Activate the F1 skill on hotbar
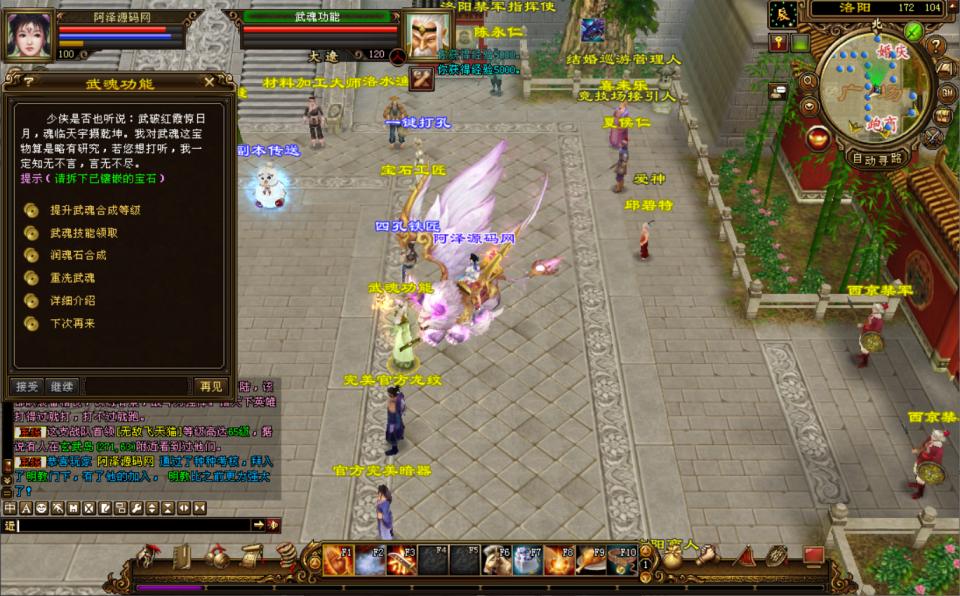The height and width of the screenshot is (596, 960). click(x=337, y=560)
